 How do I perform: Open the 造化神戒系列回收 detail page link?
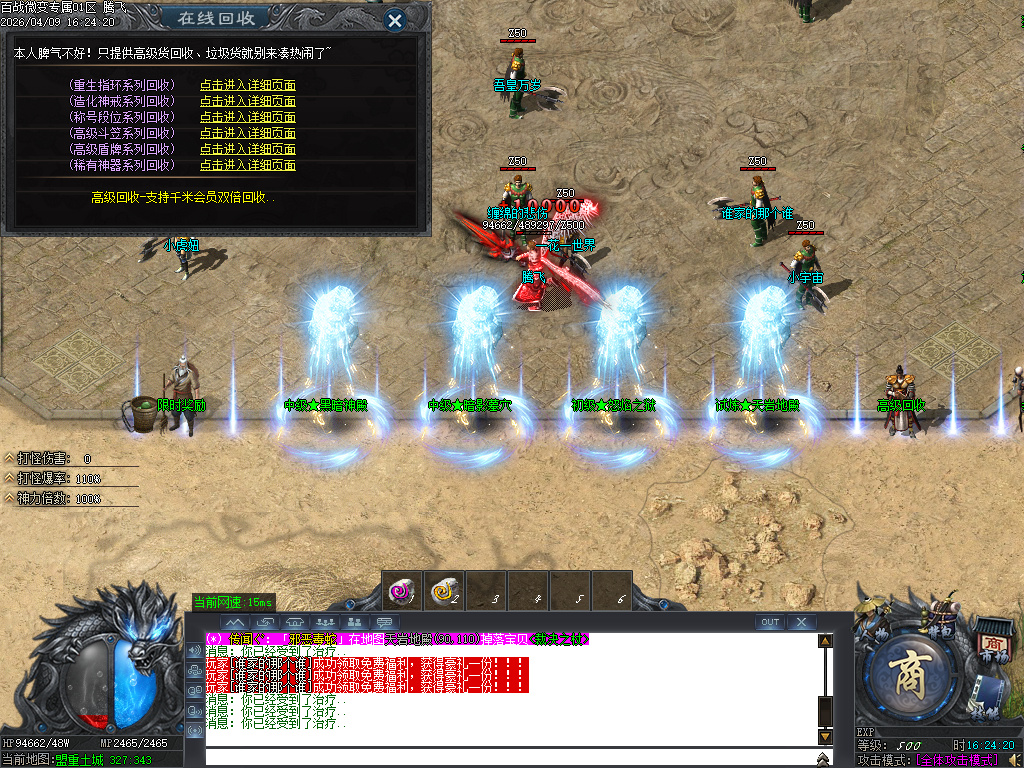click(x=247, y=101)
